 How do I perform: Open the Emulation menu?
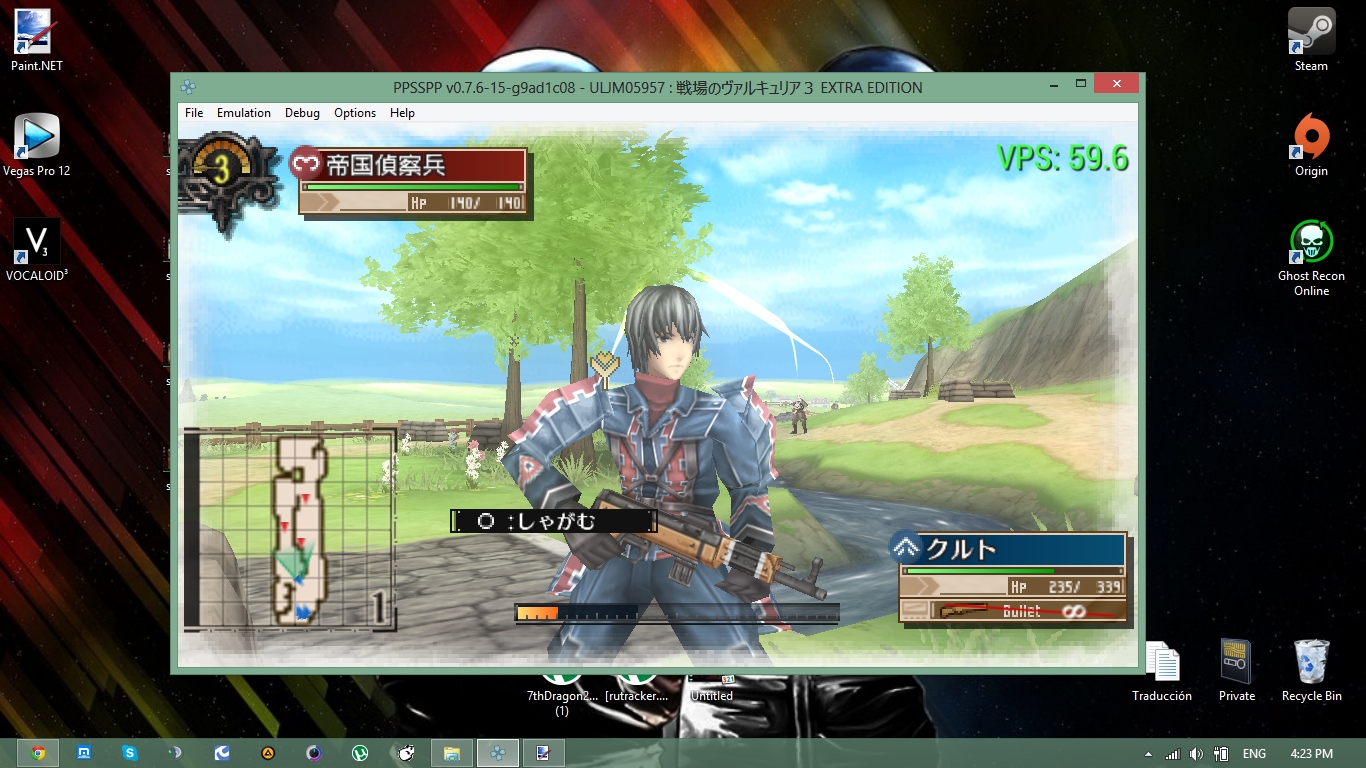coord(244,113)
